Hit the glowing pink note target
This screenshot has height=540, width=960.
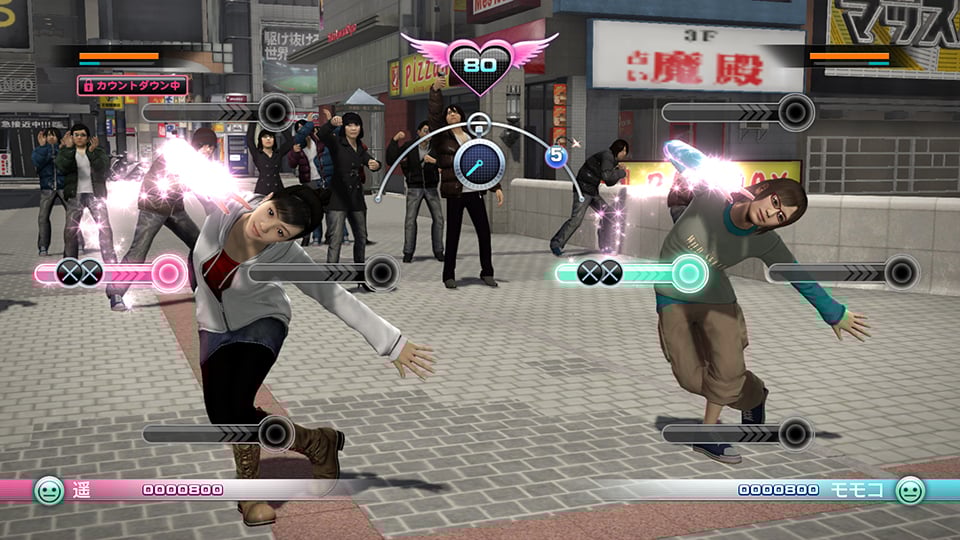(x=169, y=272)
